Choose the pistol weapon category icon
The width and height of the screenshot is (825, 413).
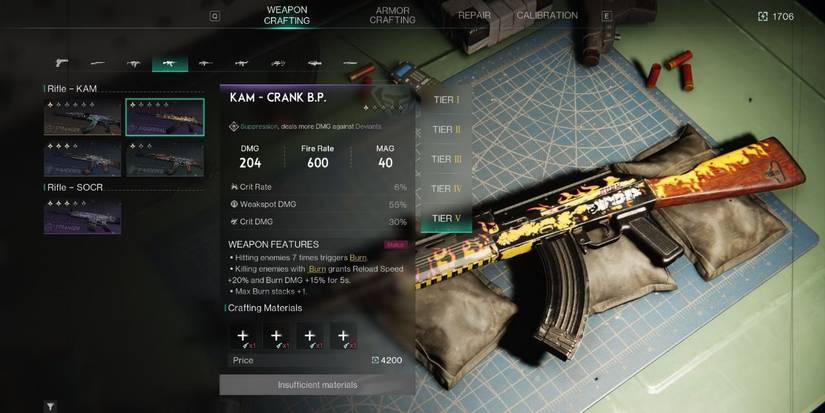(61, 62)
